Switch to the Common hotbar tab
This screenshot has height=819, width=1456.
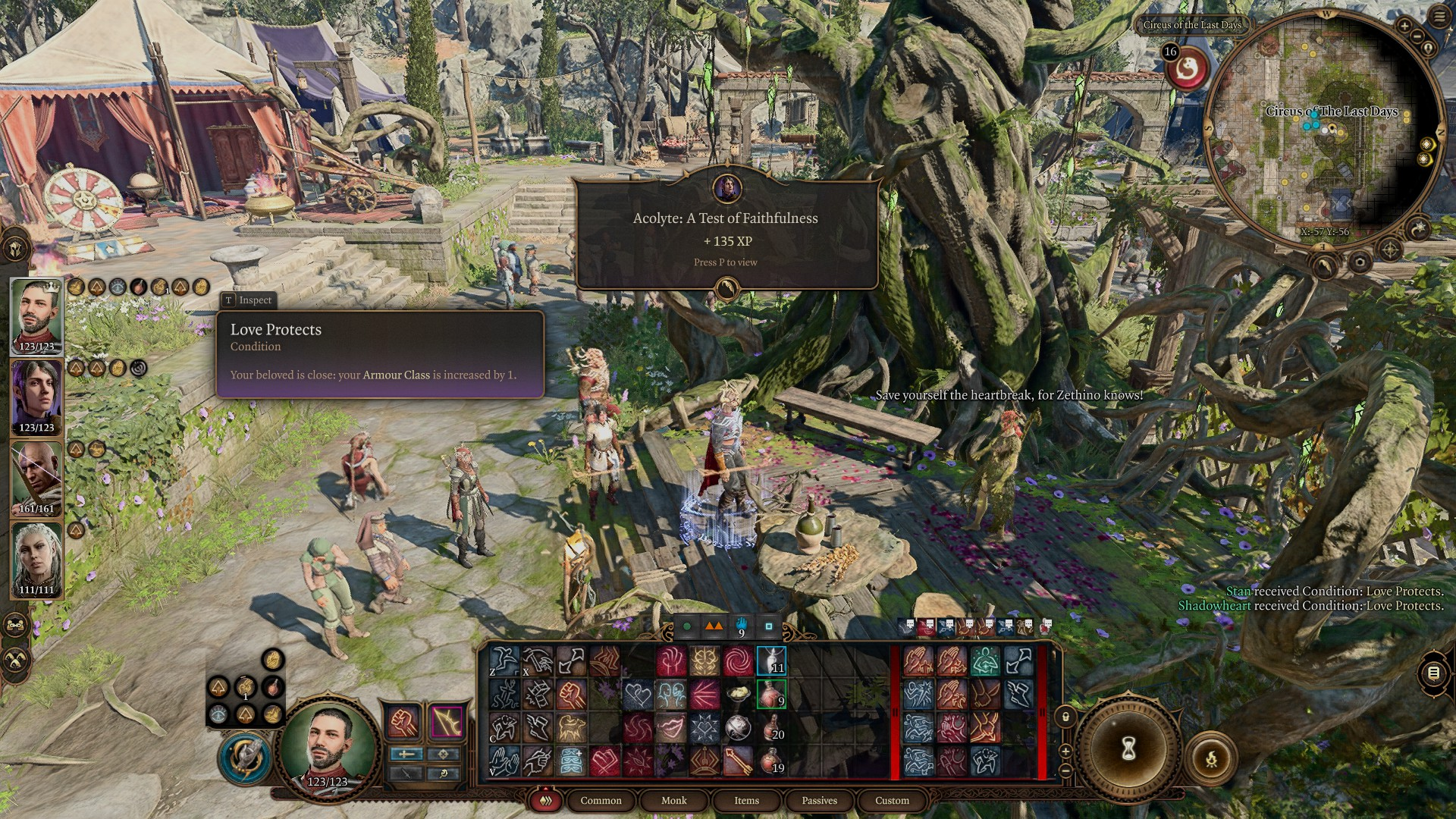point(601,800)
